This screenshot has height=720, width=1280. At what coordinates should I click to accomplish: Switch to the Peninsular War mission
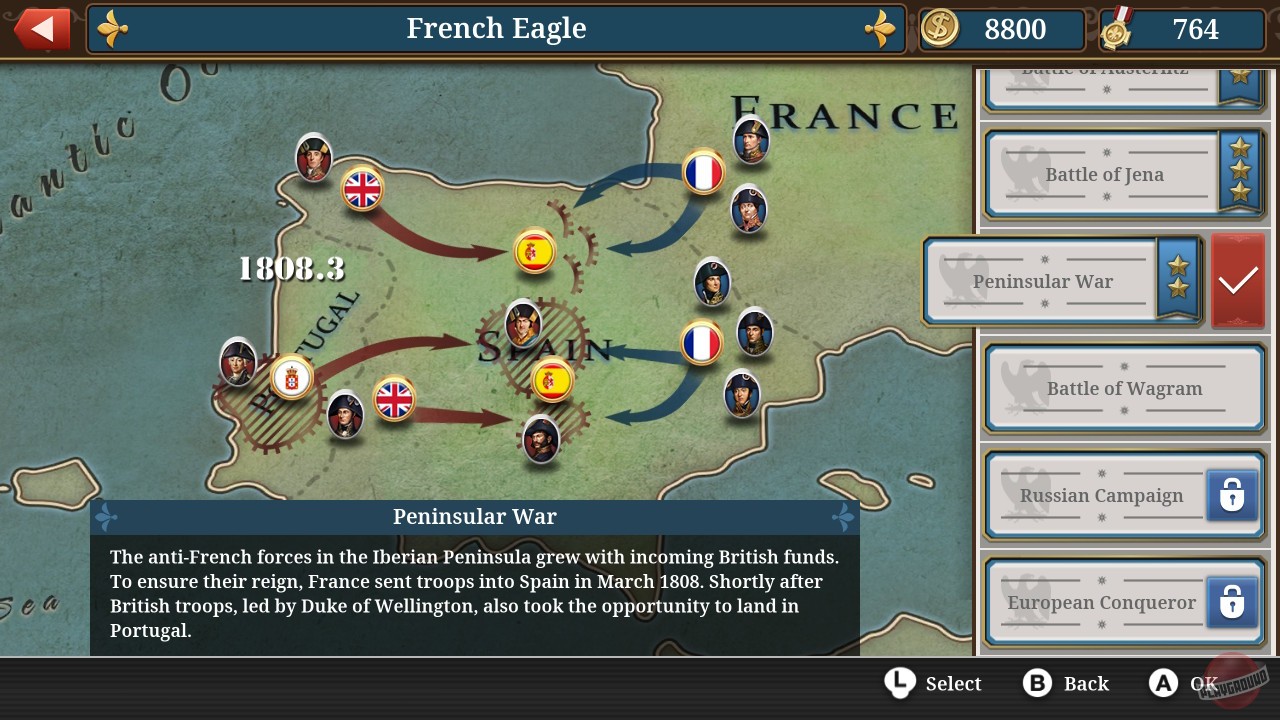pyautogui.click(x=1044, y=281)
